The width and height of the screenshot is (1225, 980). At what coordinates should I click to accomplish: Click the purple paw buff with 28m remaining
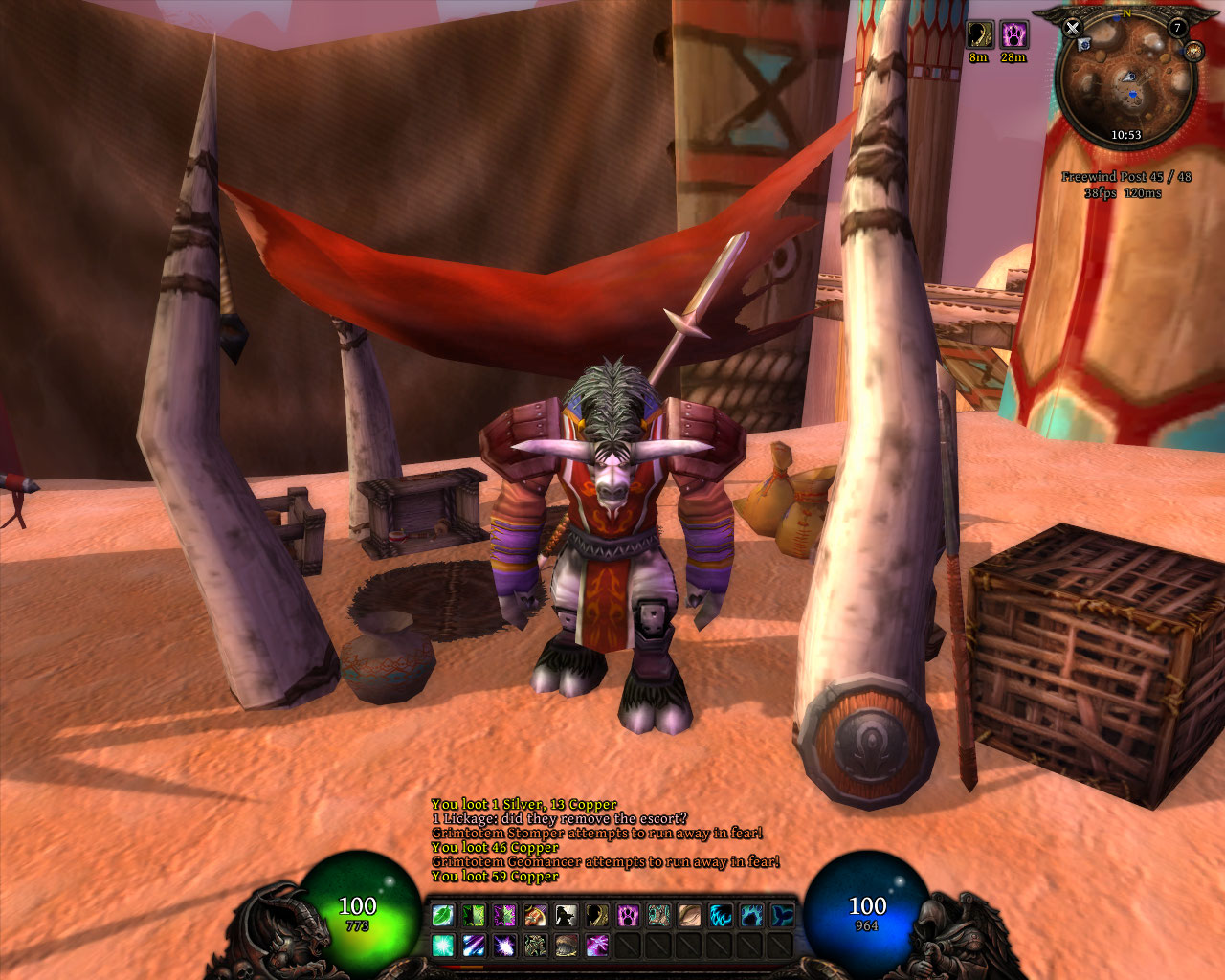point(1013,35)
